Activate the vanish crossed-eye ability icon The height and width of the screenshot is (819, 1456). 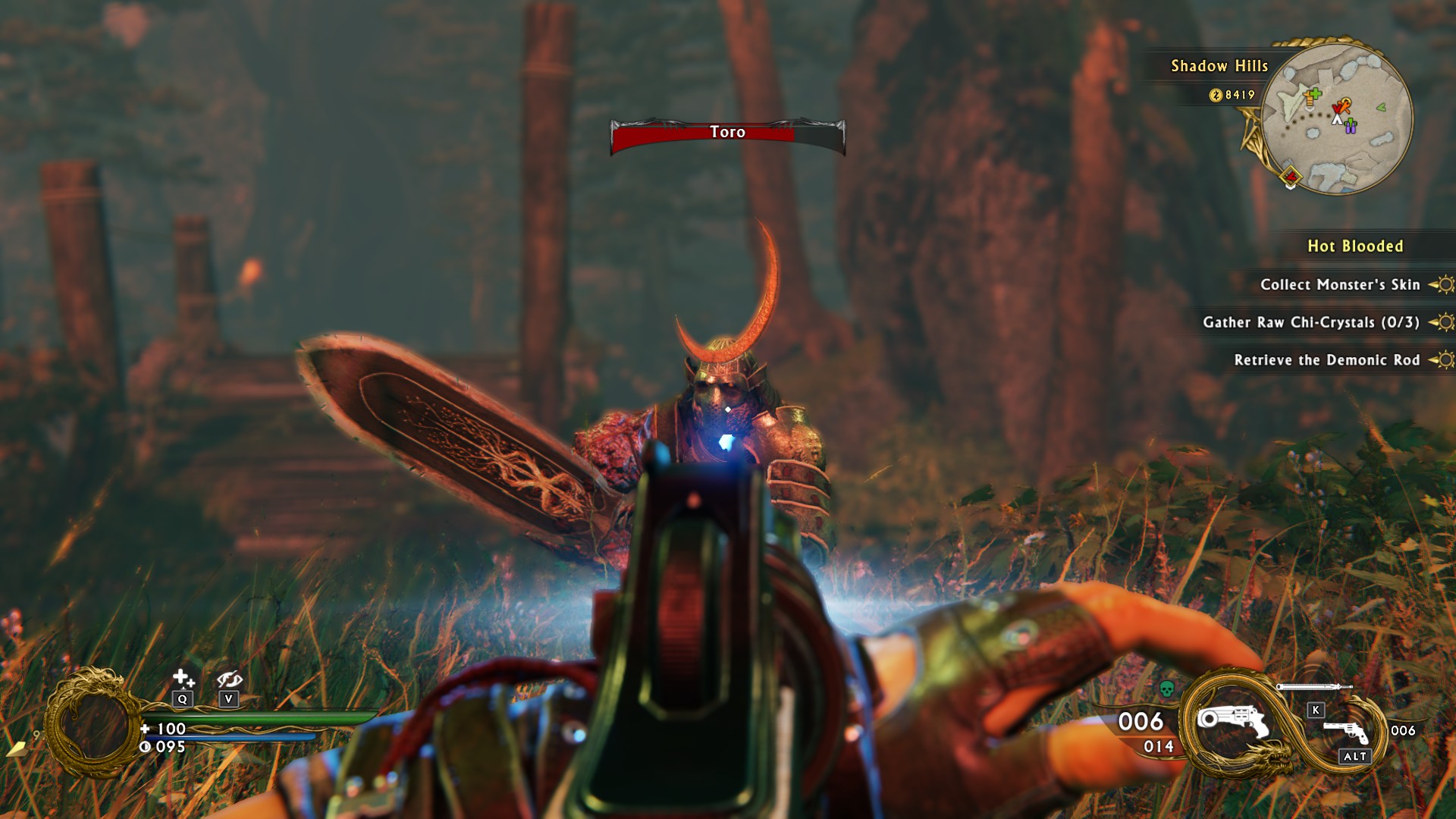point(228,679)
